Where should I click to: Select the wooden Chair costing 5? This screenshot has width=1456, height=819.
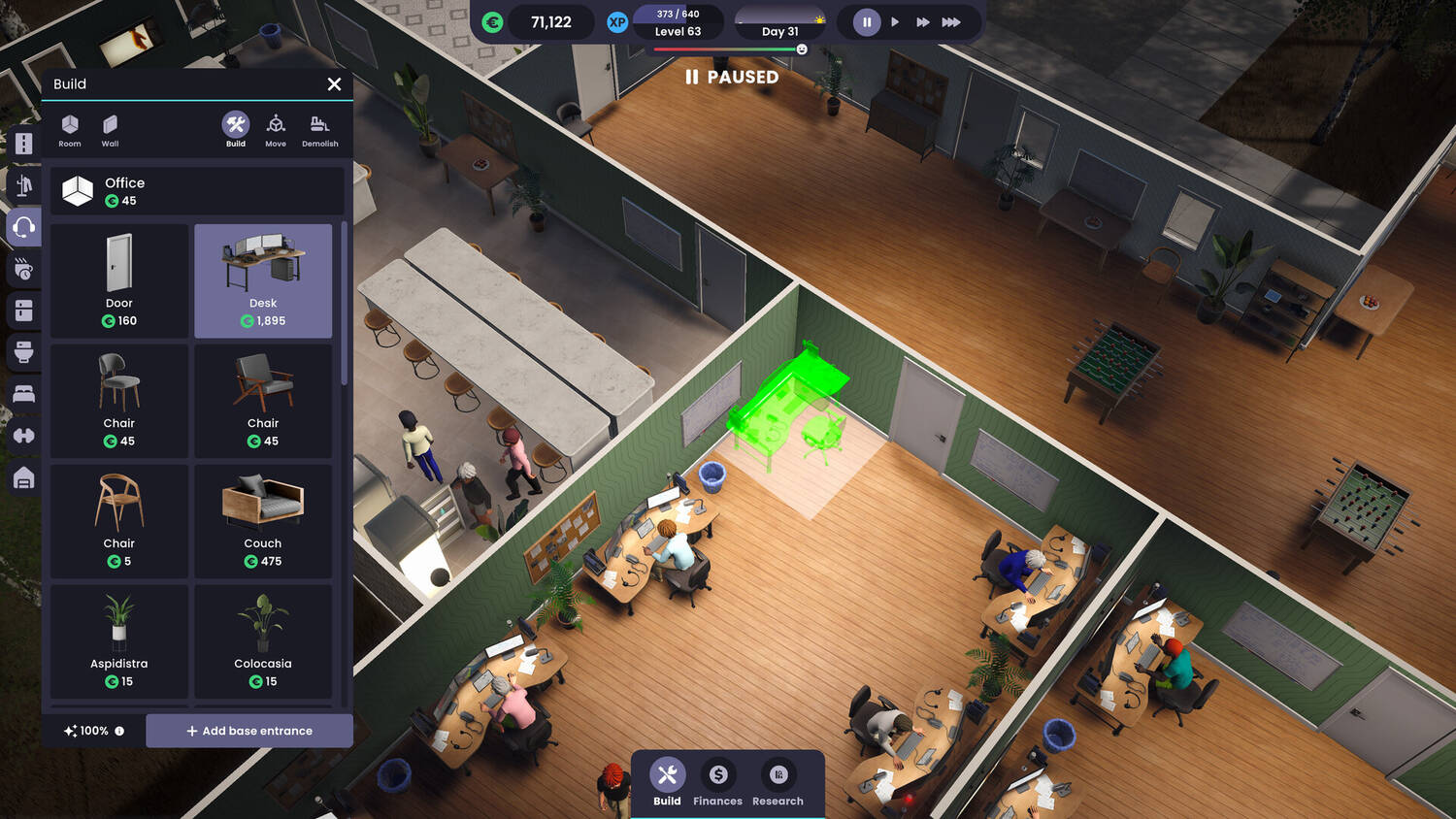point(119,521)
